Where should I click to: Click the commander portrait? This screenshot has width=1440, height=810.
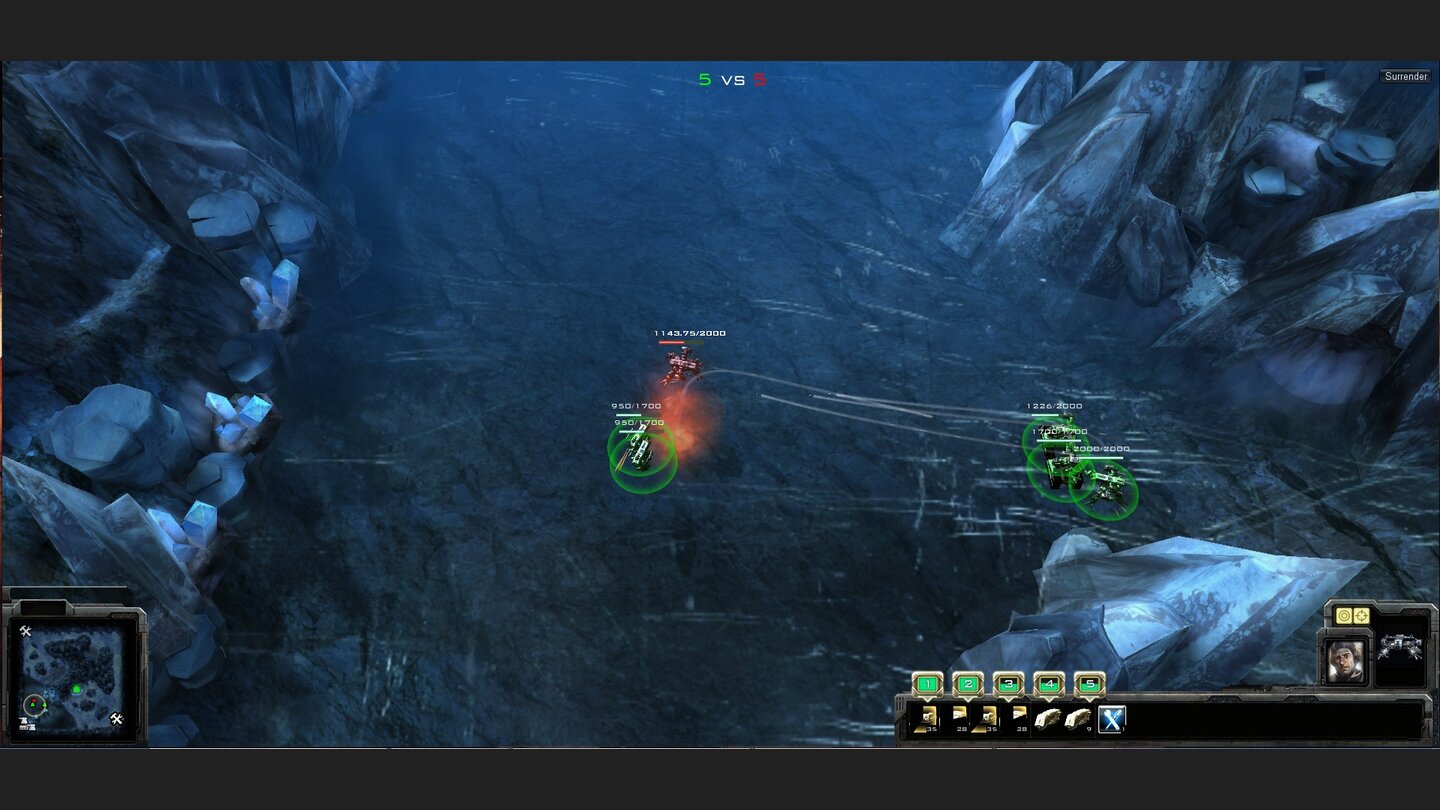point(1346,660)
